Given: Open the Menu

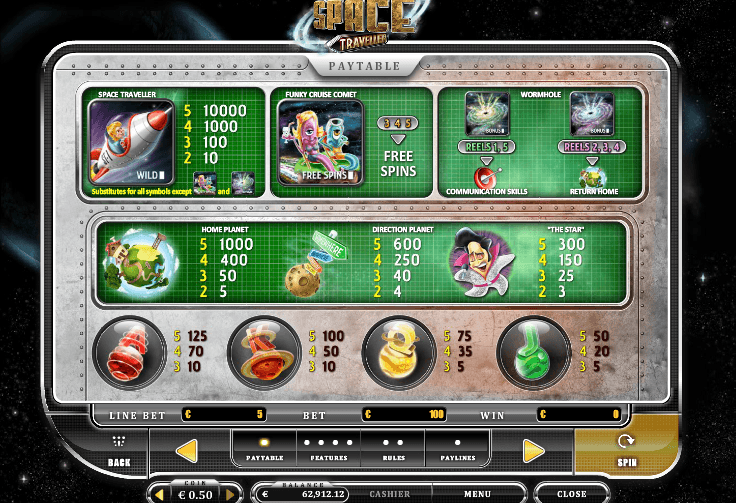Looking at the screenshot, I should 477,494.
